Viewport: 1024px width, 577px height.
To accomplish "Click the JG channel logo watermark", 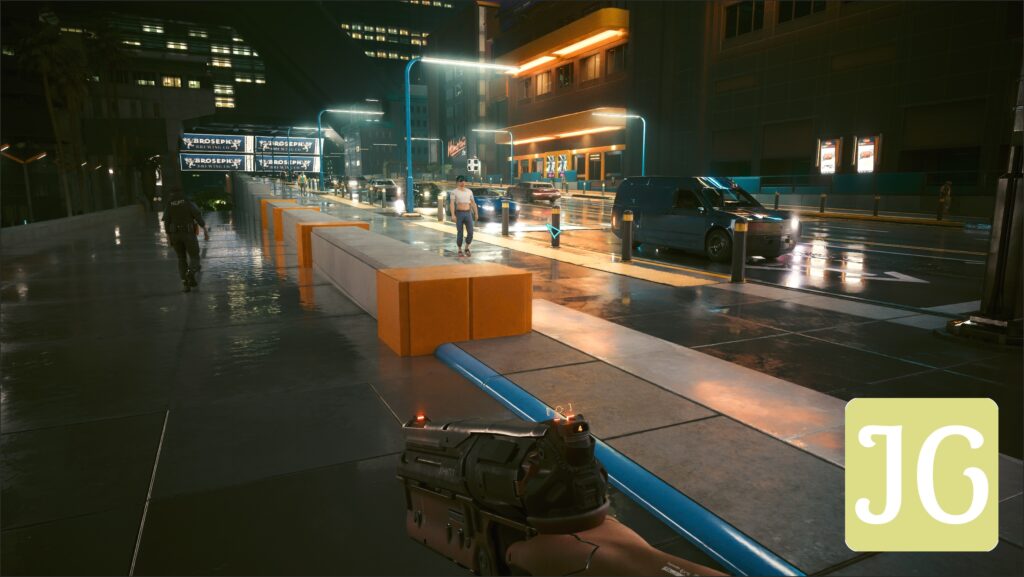I will (921, 475).
